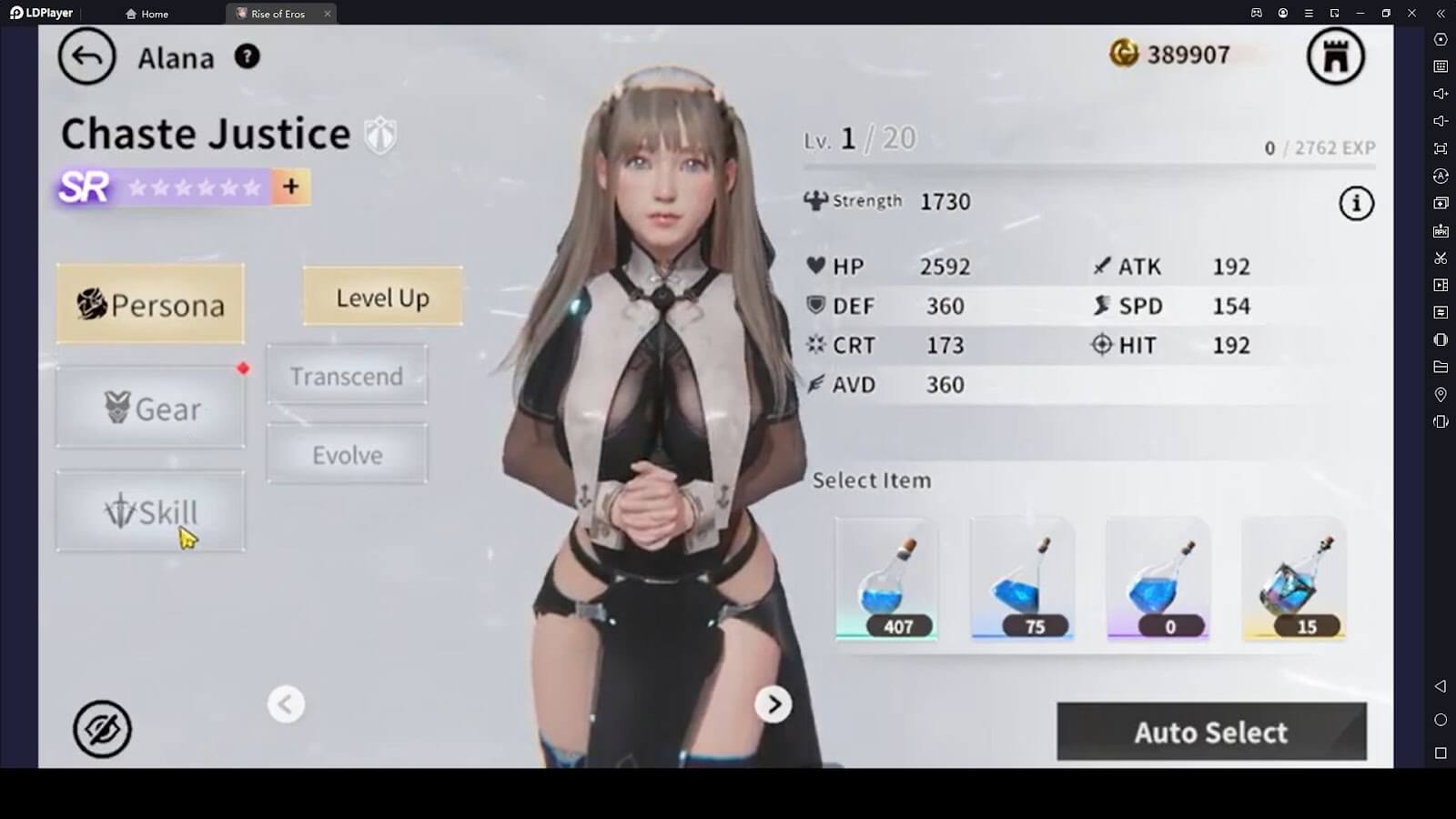Select the Evolve option
This screenshot has width=1456, height=819.
point(347,454)
